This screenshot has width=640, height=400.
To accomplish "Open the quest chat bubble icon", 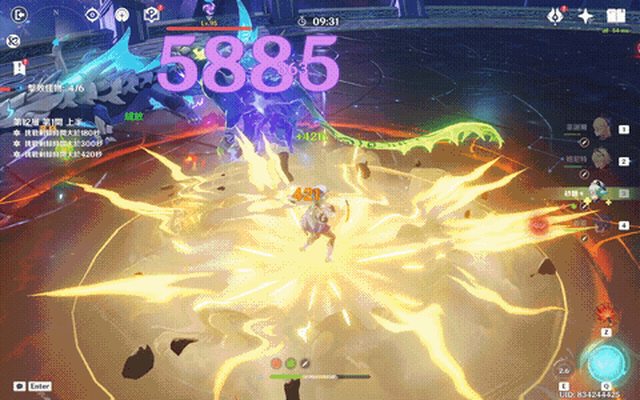I will click(152, 14).
